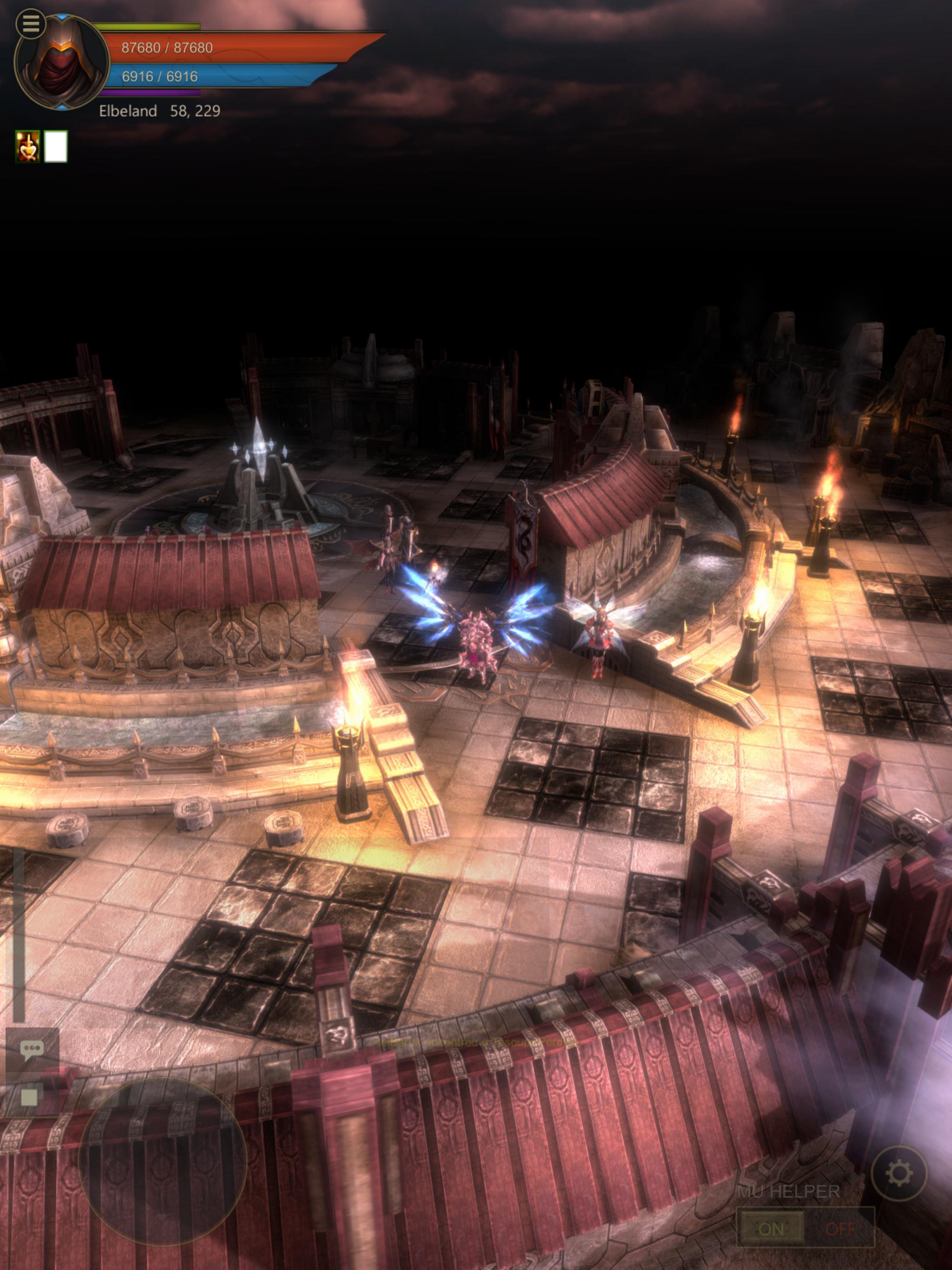
Task: Switch MU Helper to OFF
Action: [840, 1229]
